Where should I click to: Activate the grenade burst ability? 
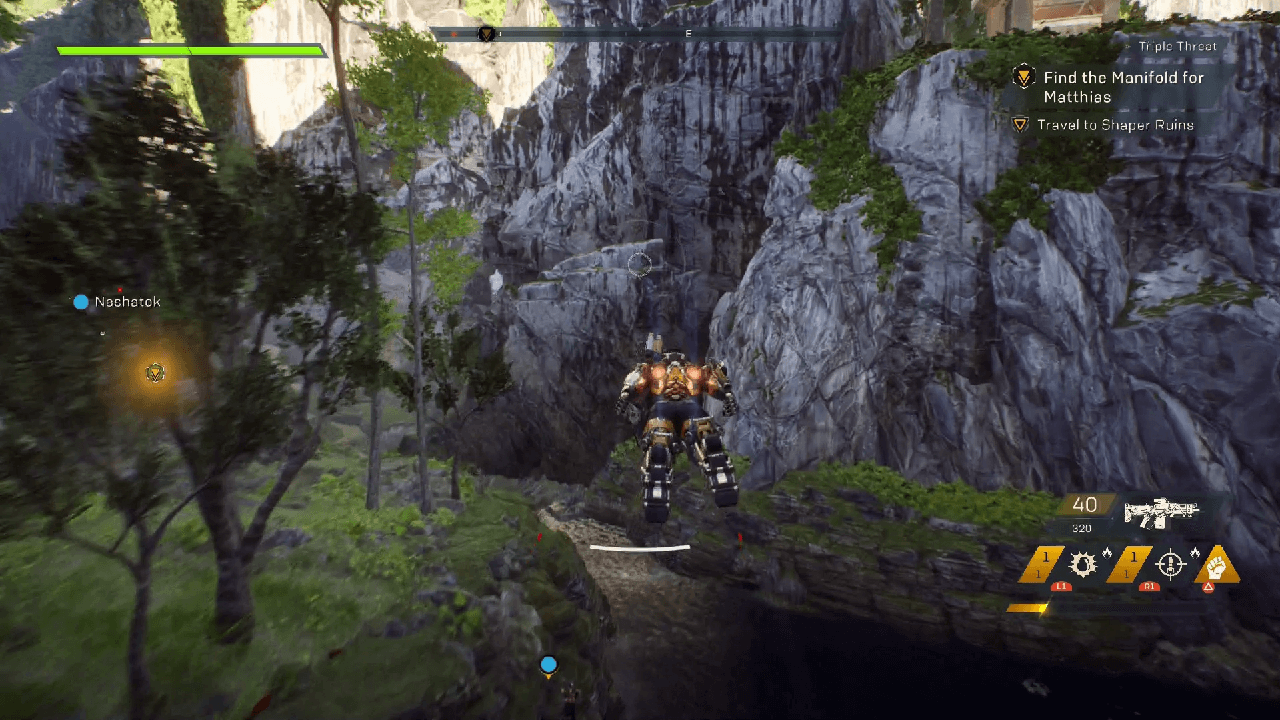(1083, 565)
